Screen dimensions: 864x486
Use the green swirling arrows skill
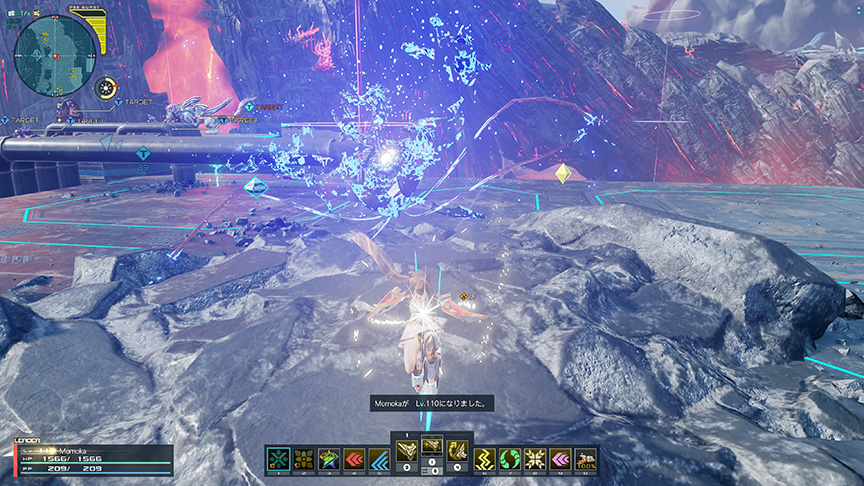(511, 460)
